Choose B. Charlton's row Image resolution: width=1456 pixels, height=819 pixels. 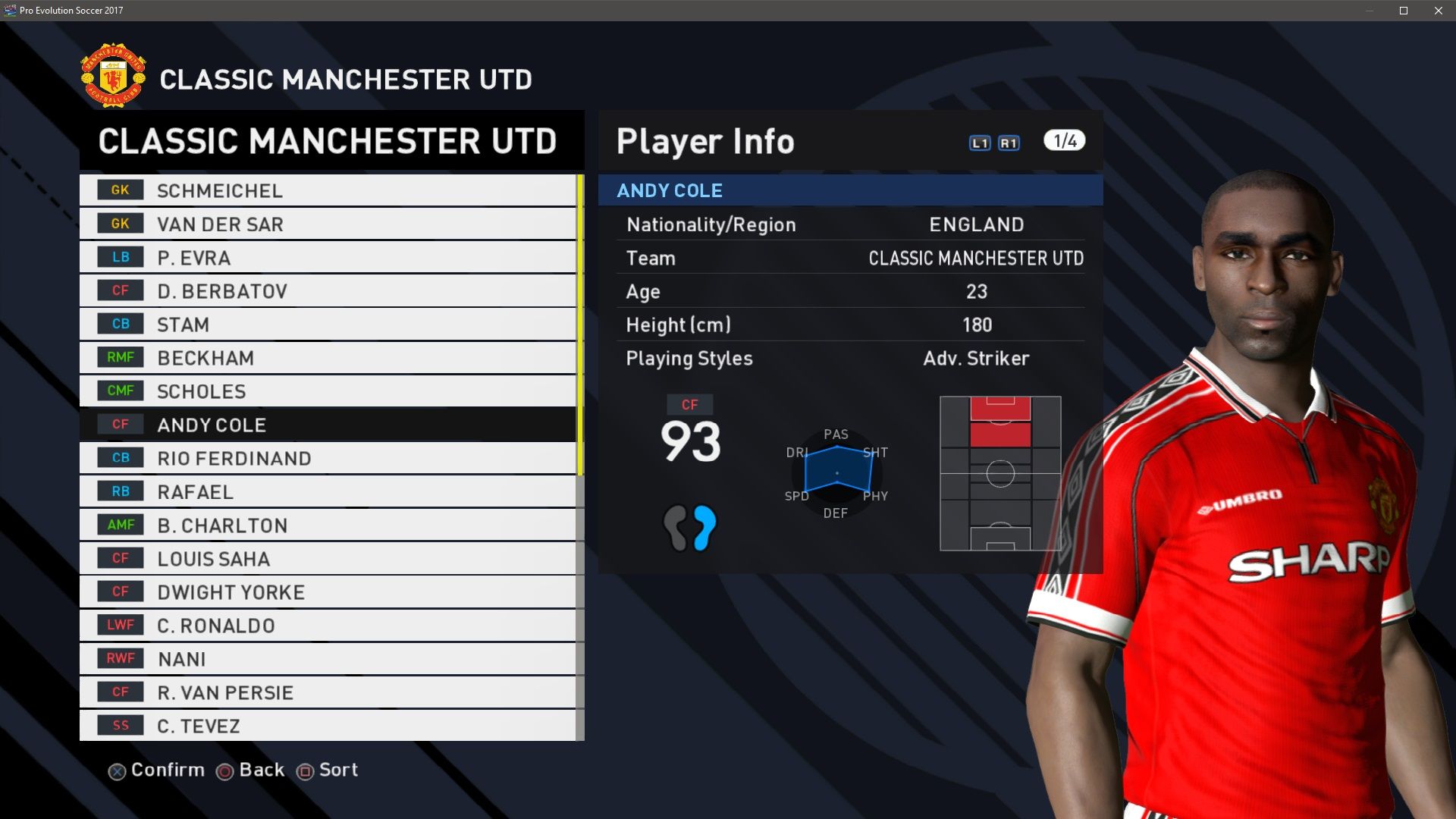328,525
